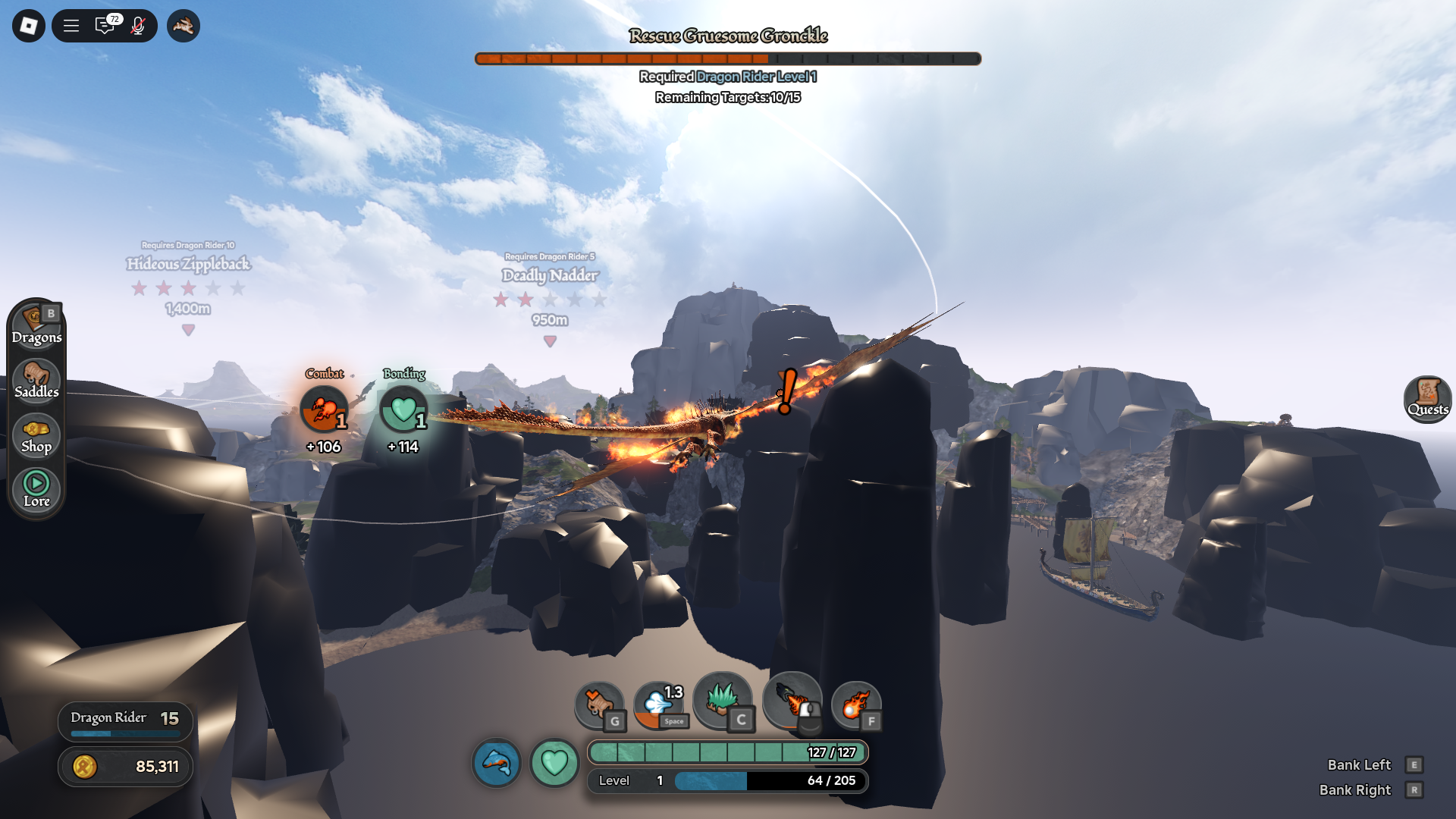Open the Quests scroll
The height and width of the screenshot is (819, 1456).
[x=1427, y=398]
